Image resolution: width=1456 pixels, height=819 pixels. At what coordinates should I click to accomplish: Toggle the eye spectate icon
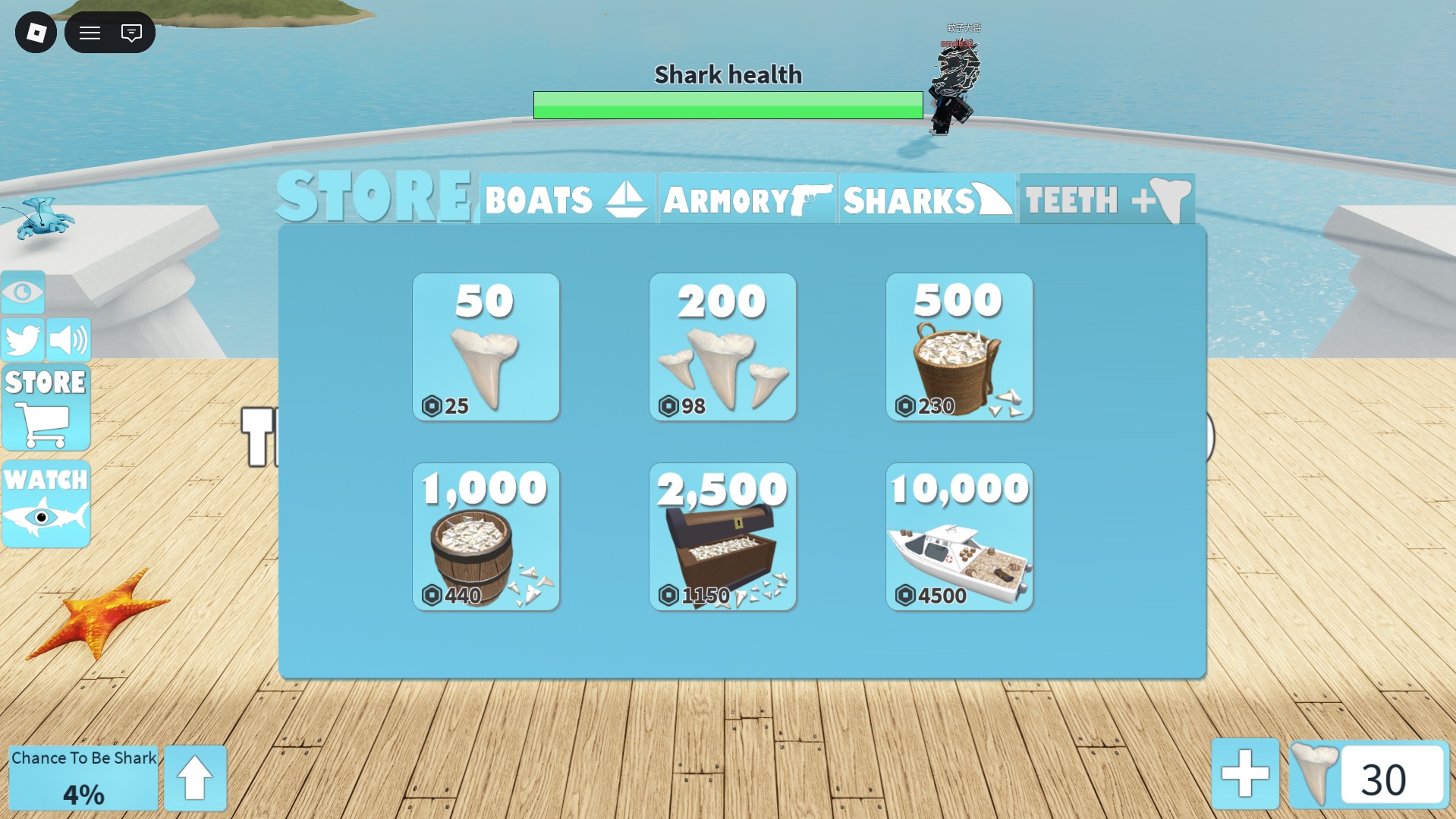(x=23, y=292)
